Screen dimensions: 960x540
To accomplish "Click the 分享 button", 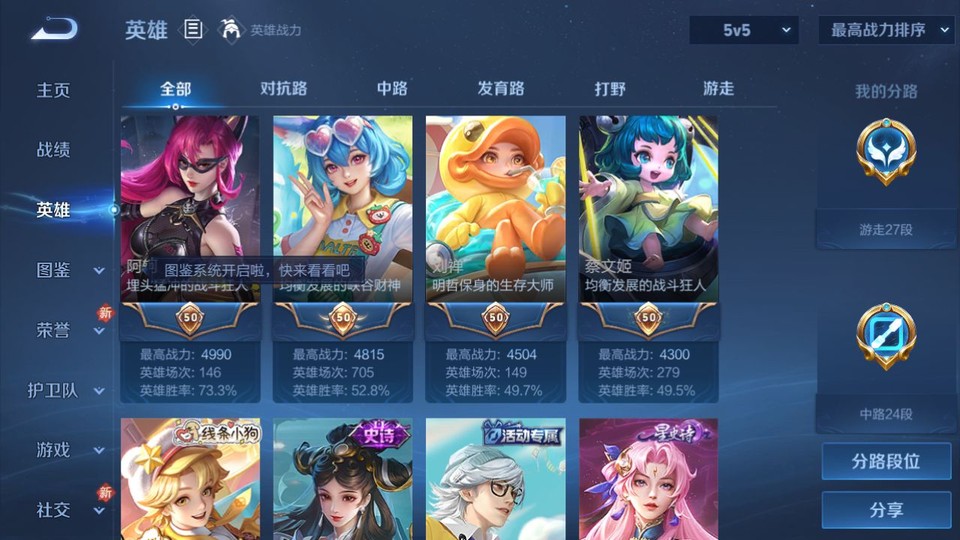I will click(x=886, y=510).
